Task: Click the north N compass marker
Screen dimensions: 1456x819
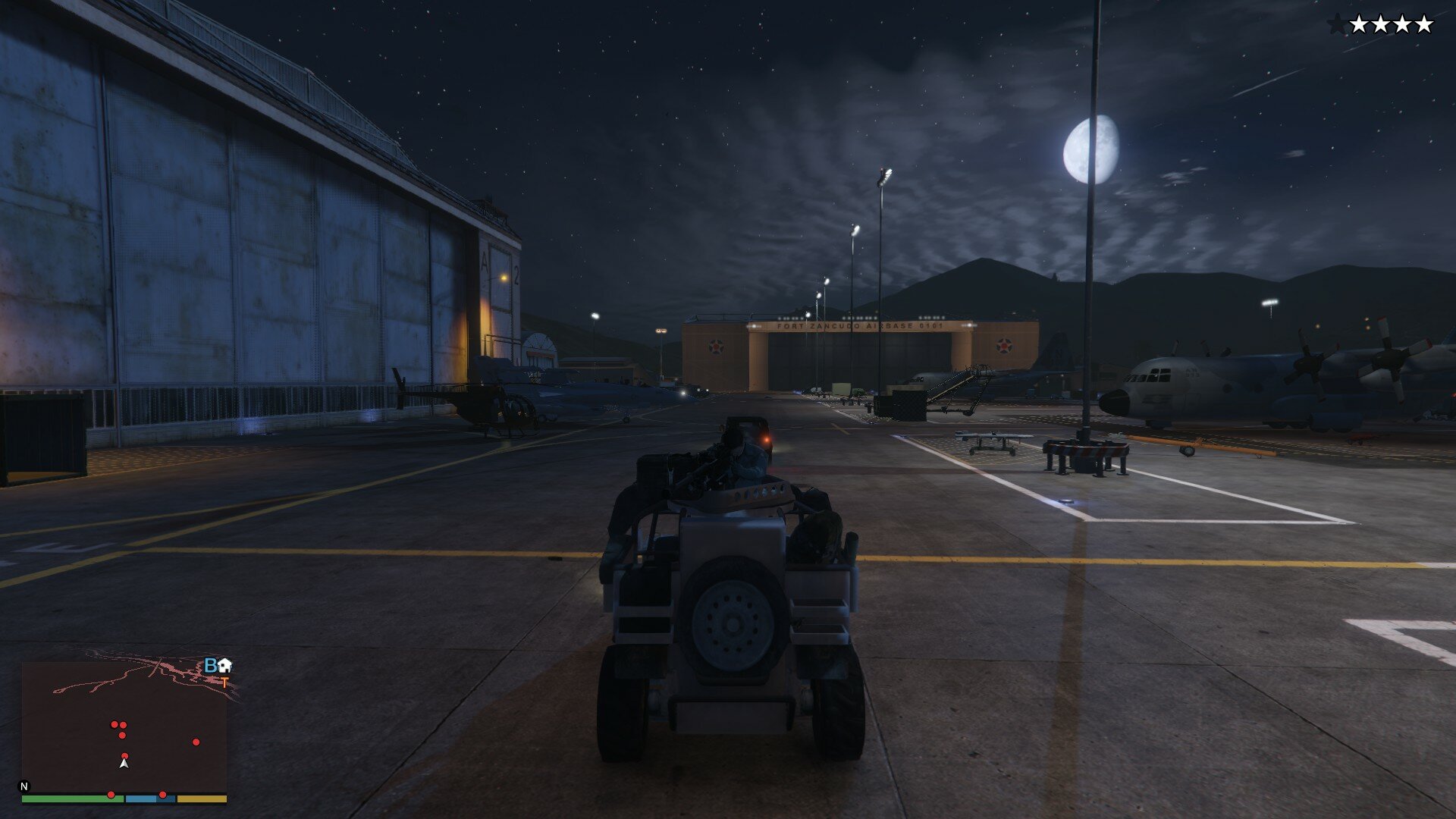Action: click(24, 786)
